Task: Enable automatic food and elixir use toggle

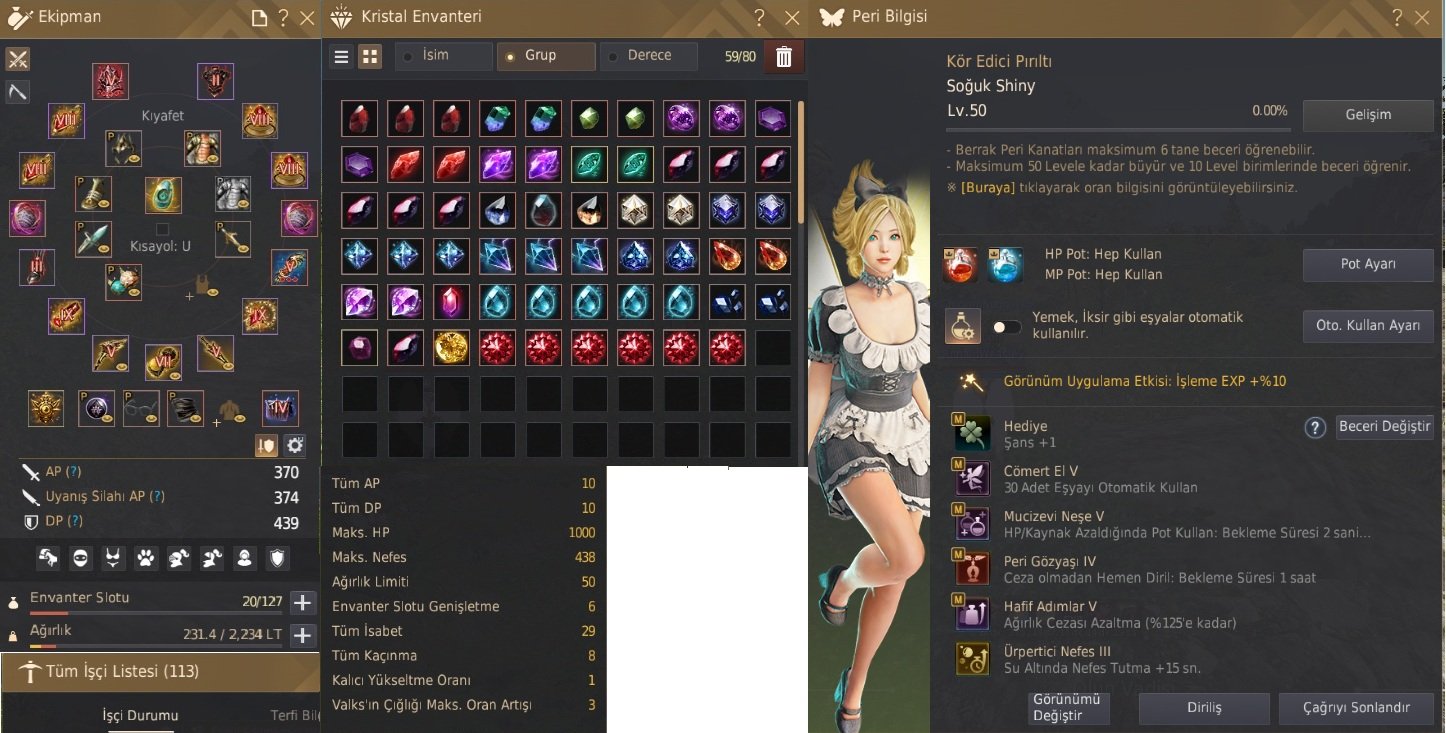Action: (1006, 327)
